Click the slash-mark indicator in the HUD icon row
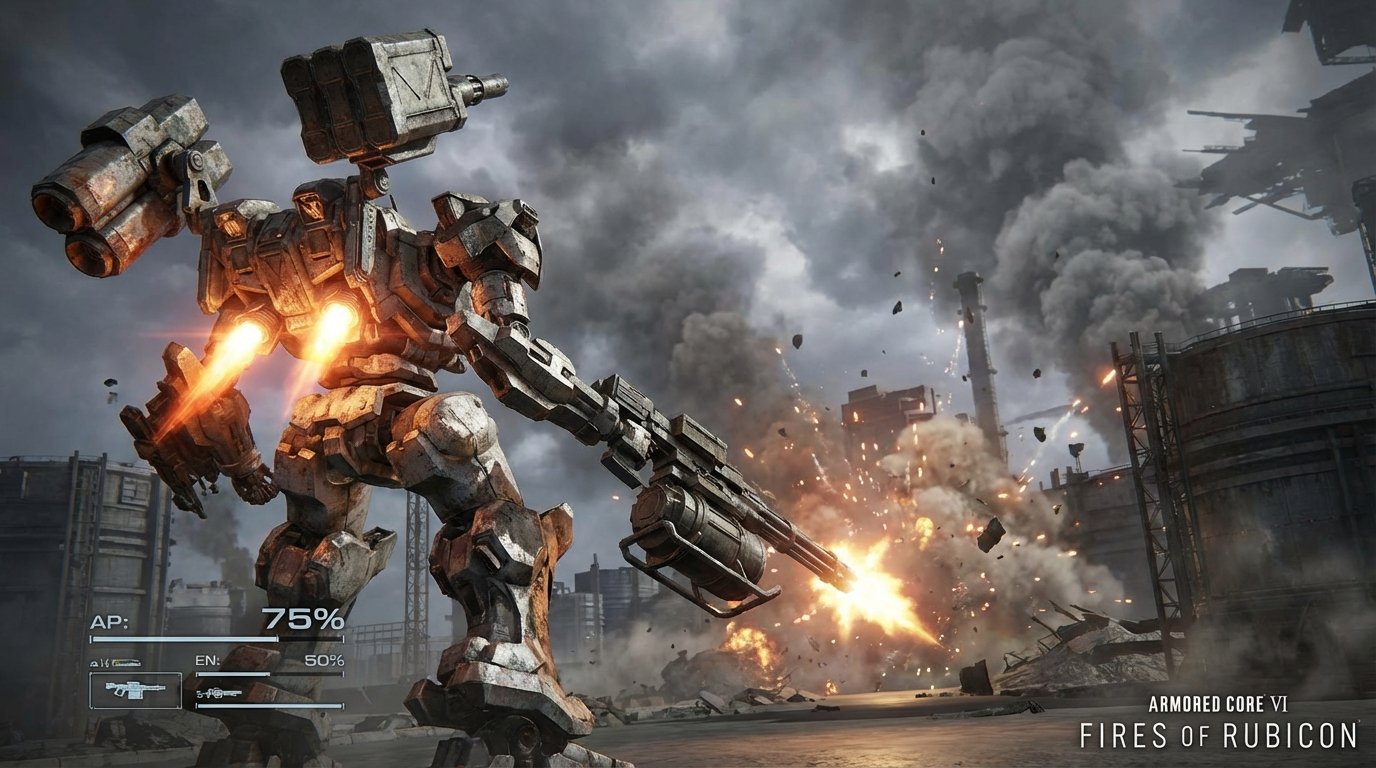The width and height of the screenshot is (1376, 768). pyautogui.click(x=105, y=662)
